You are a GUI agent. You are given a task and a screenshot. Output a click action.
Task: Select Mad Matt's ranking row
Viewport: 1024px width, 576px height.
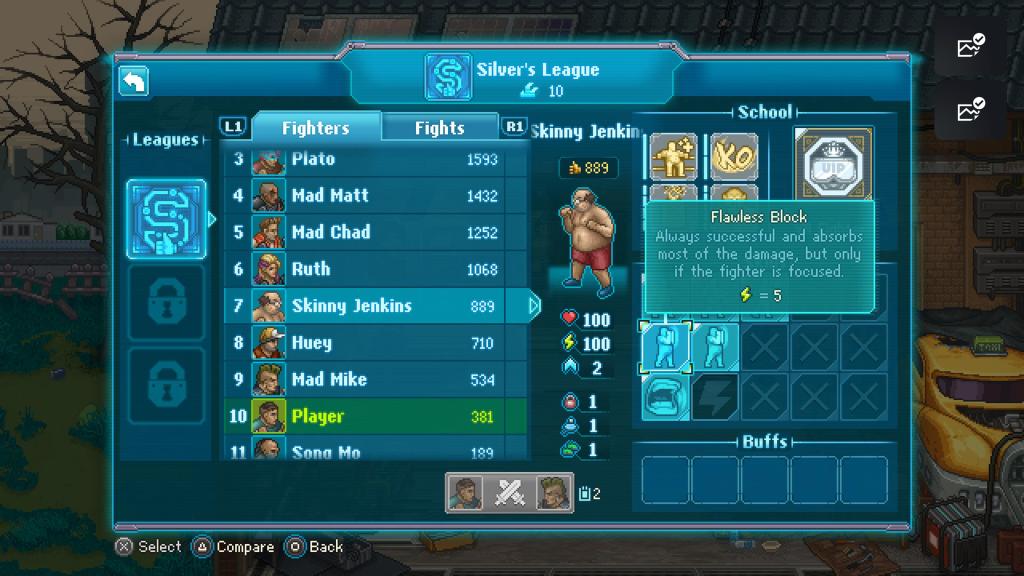375,196
